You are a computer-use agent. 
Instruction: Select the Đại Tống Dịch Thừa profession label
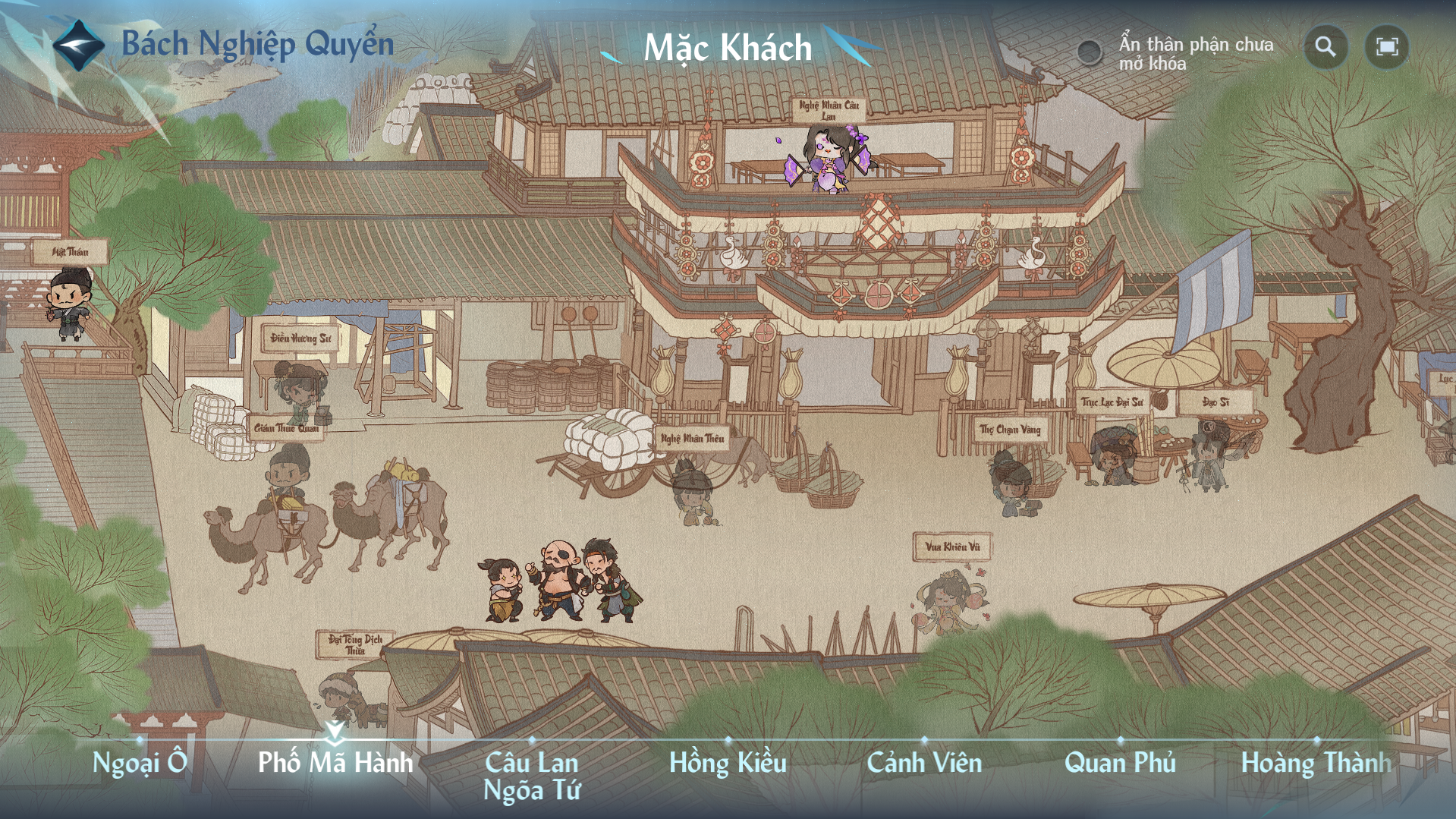point(355,644)
